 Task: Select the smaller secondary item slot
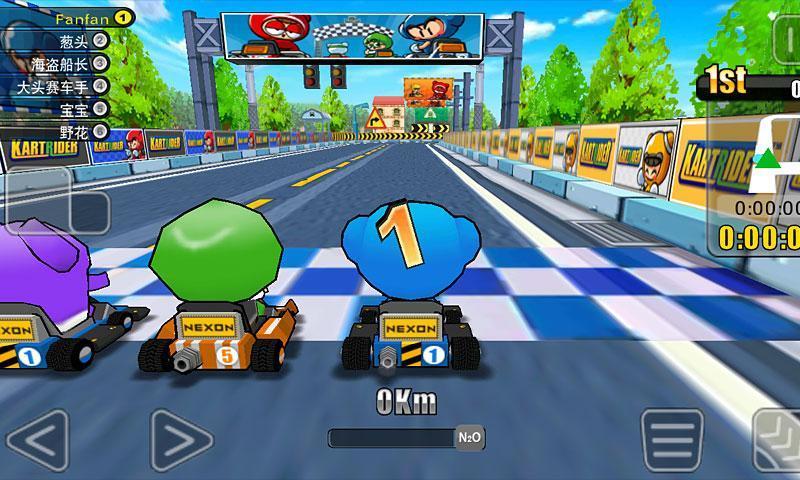coord(91,211)
